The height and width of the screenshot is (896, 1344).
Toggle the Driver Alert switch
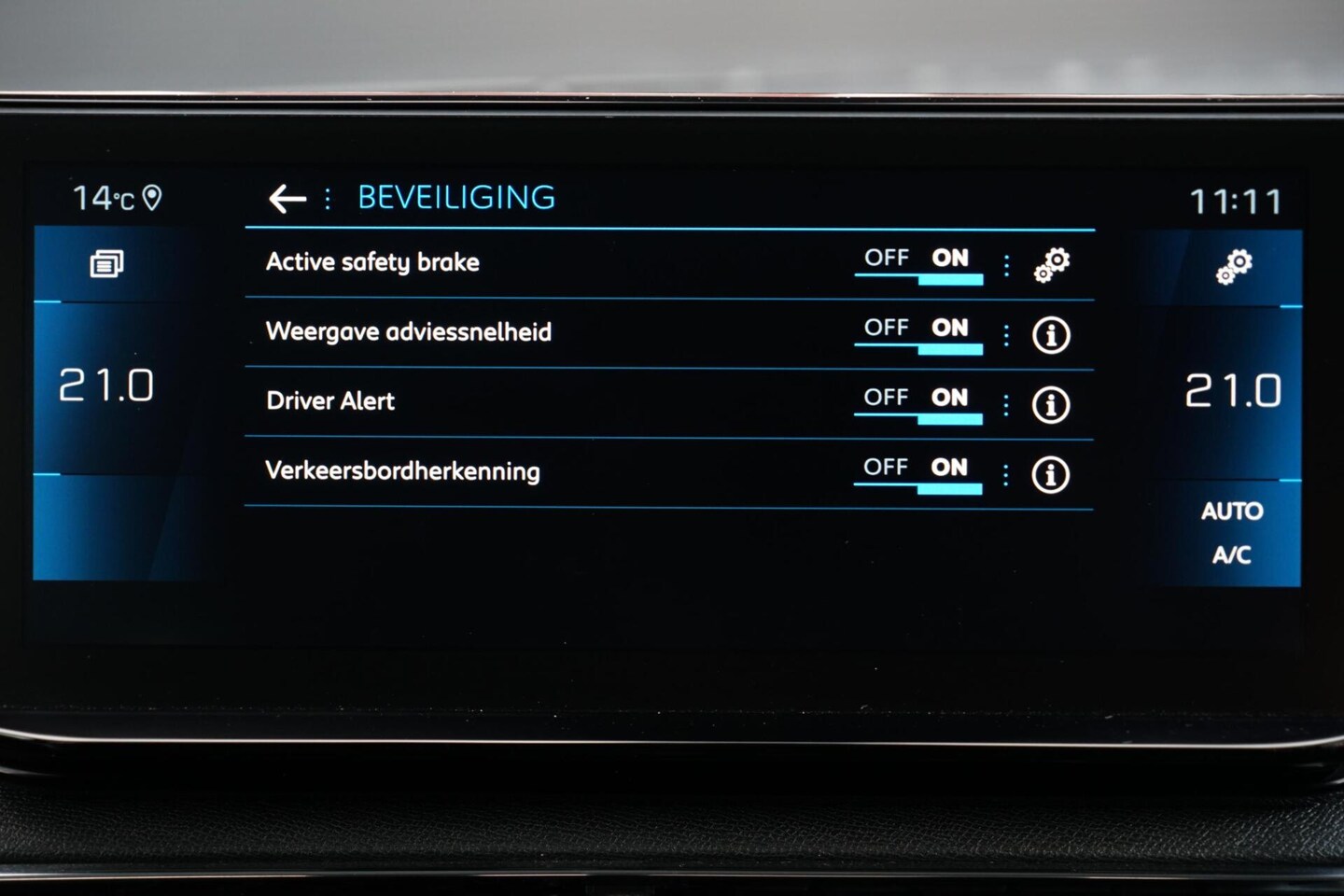tap(918, 404)
